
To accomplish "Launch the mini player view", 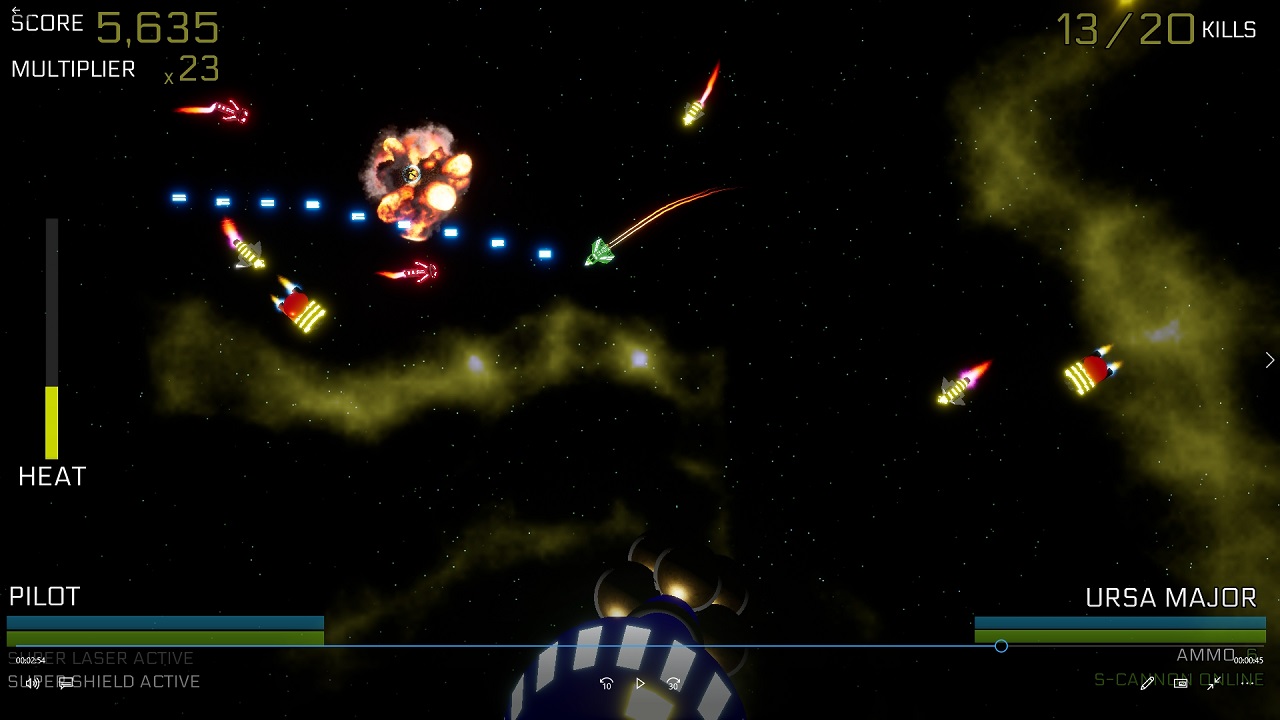I will point(1180,683).
